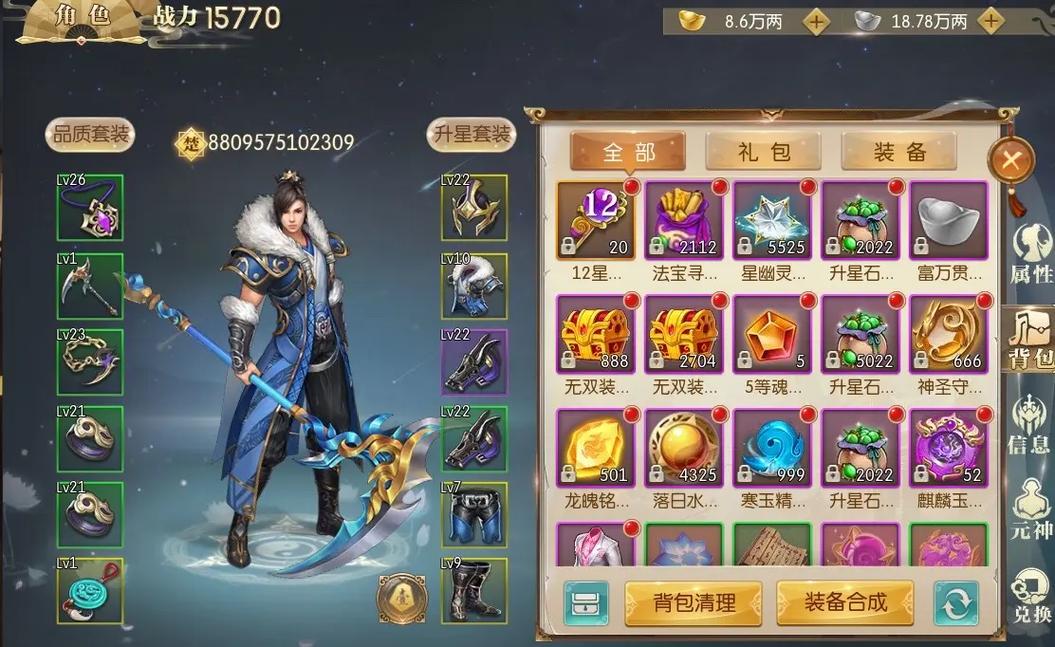
Task: Open the 升星套装 star-up set panel
Action: 471,135
